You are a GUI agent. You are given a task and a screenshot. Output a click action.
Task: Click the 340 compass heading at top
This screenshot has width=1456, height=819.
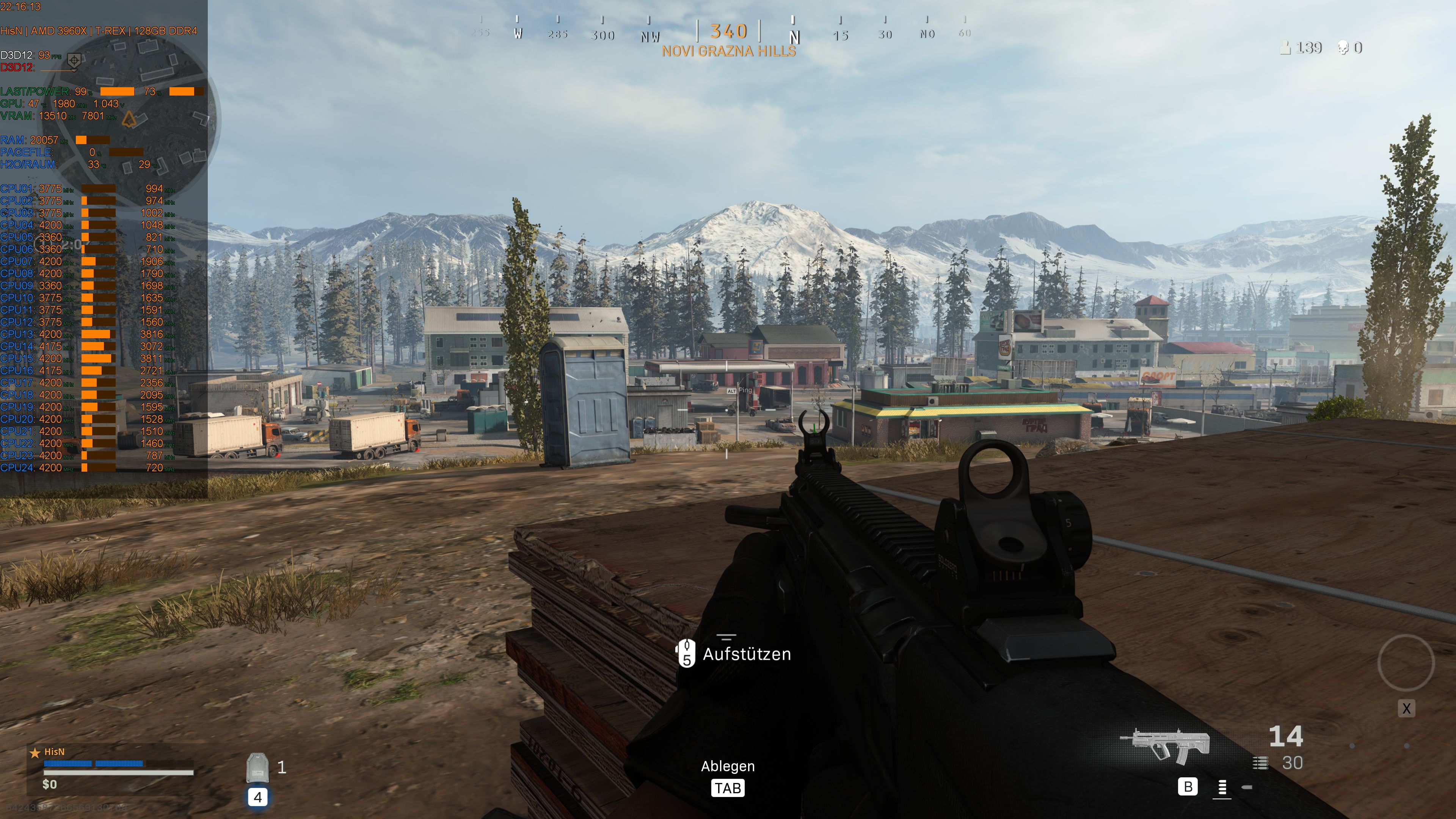(x=729, y=33)
